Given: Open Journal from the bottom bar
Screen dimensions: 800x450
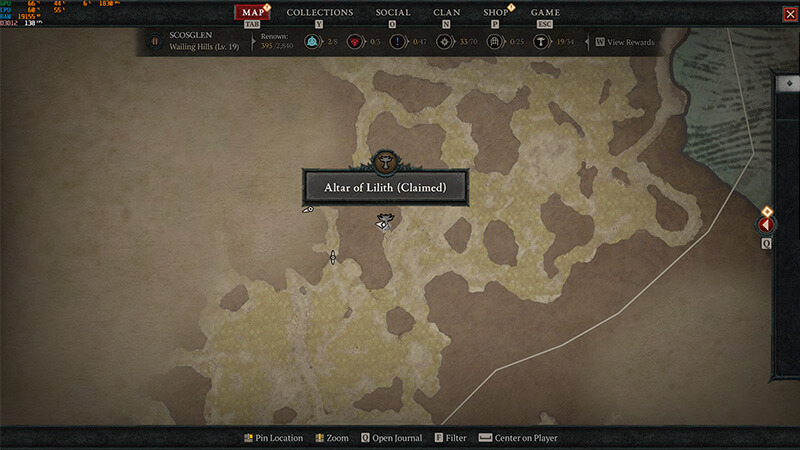Looking at the screenshot, I should pos(391,438).
